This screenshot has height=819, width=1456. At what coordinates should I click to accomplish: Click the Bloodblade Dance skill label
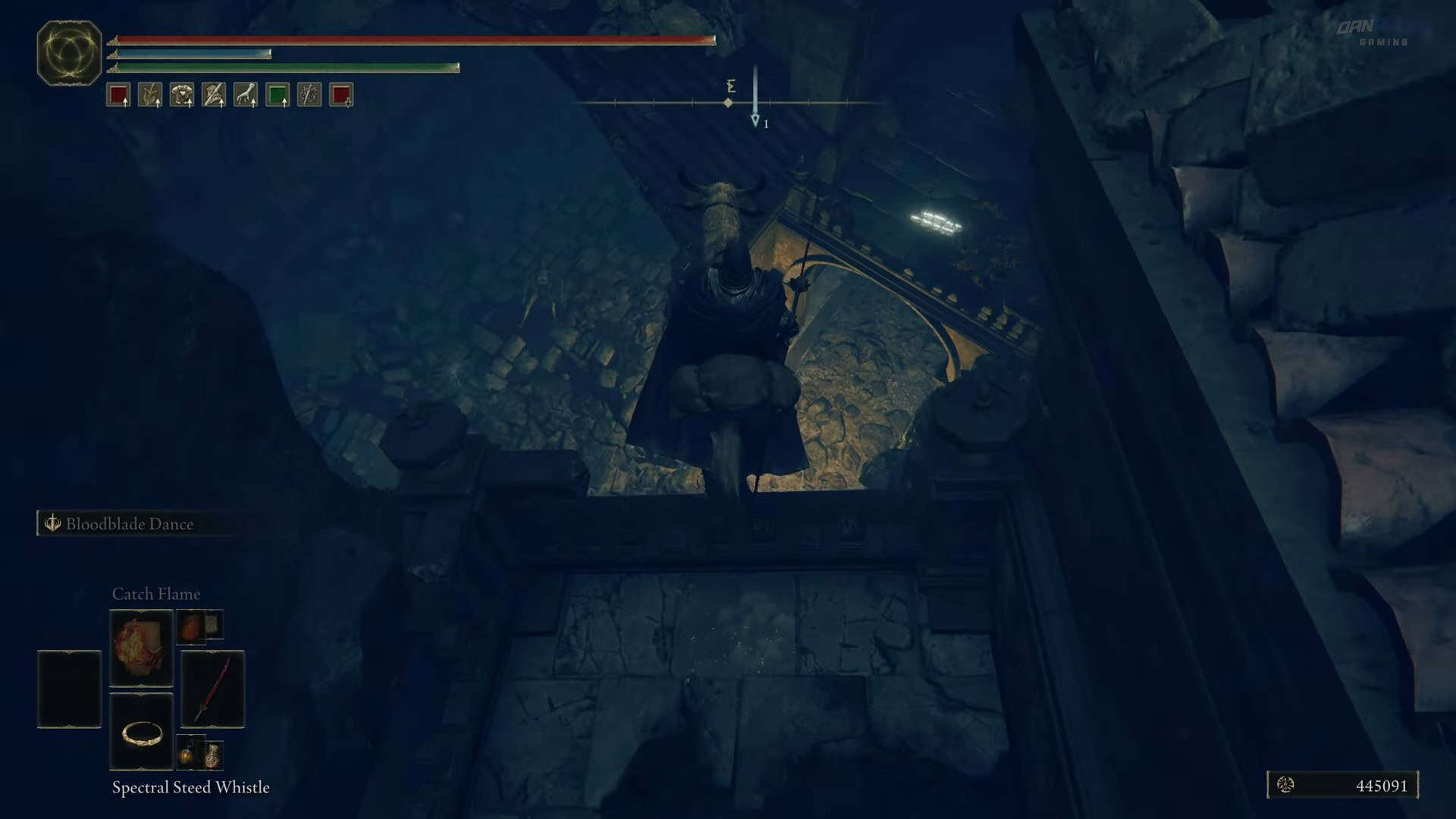(x=129, y=524)
